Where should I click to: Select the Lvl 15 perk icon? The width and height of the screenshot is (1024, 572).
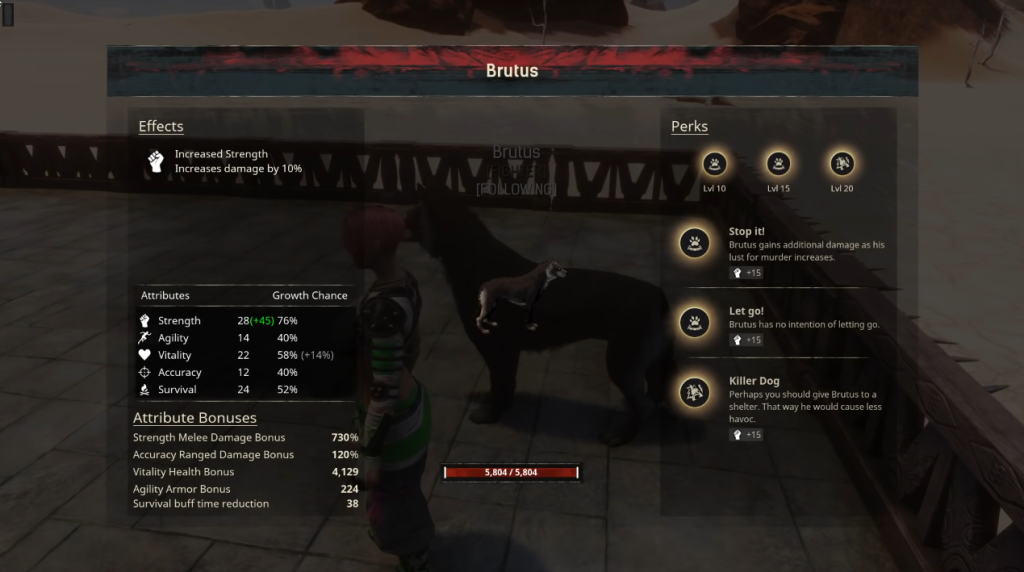point(778,163)
